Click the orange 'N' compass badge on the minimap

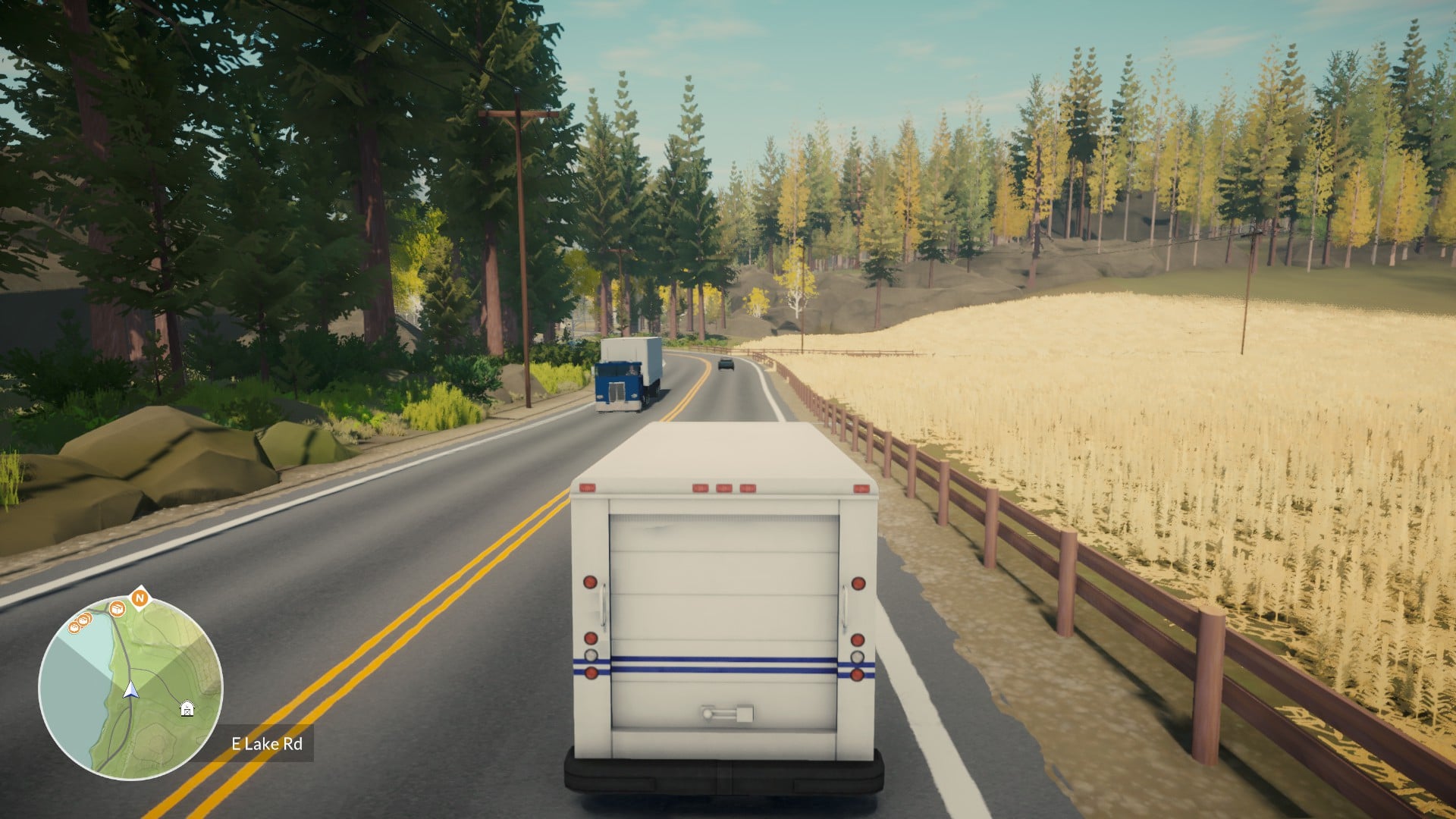(140, 598)
